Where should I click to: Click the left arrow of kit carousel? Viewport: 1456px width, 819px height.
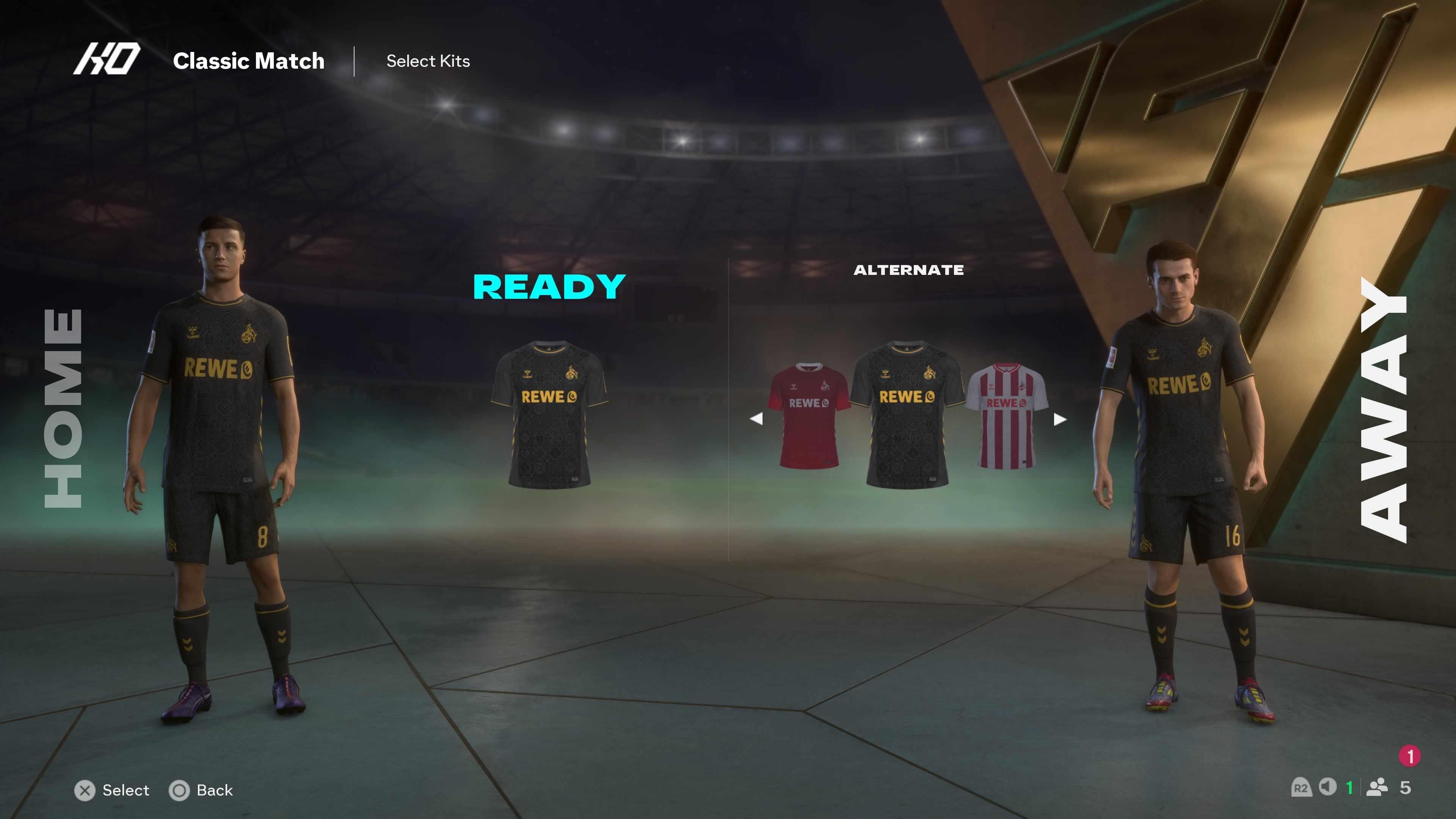coord(756,419)
